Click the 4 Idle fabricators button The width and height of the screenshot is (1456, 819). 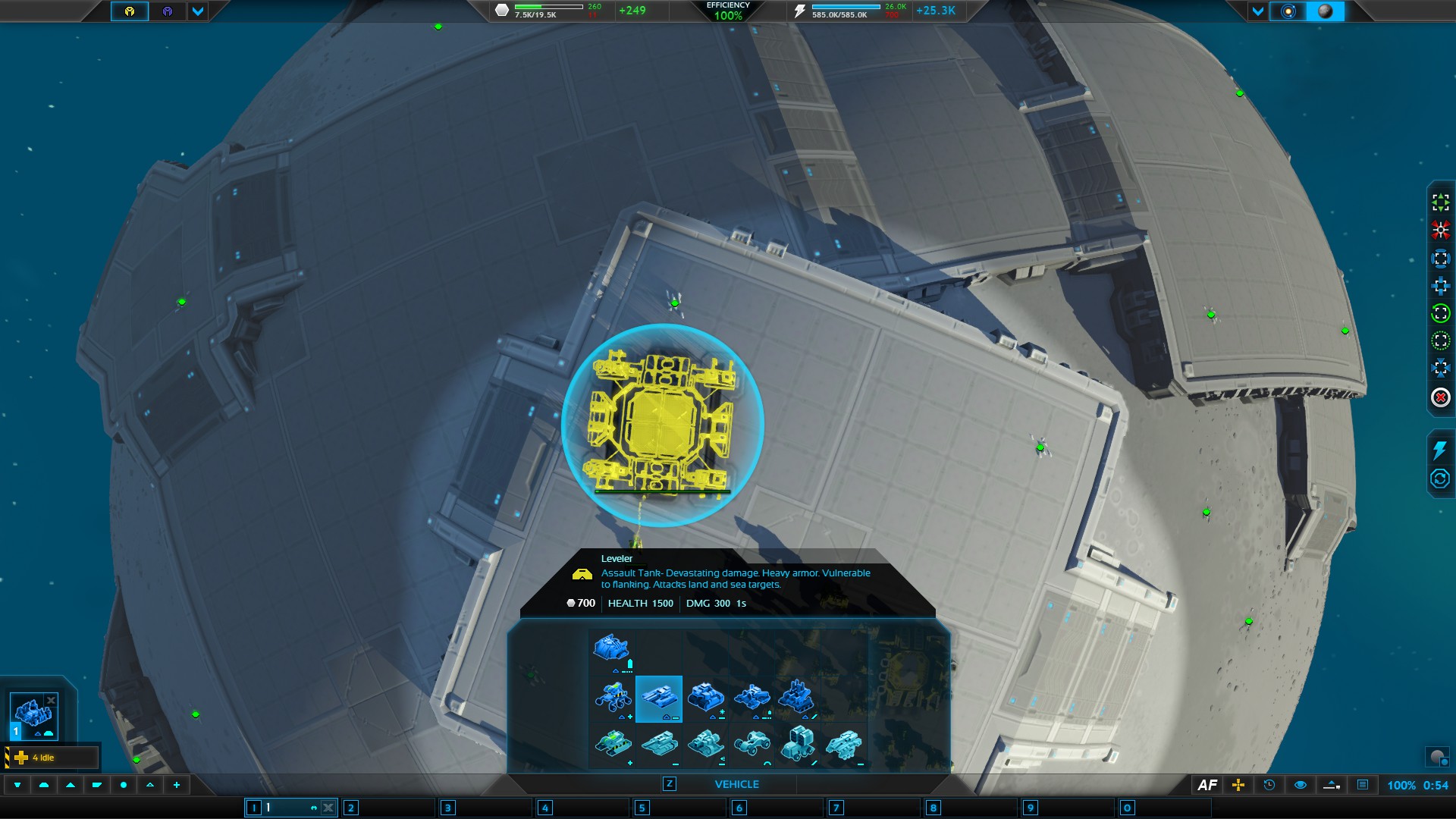tap(52, 758)
